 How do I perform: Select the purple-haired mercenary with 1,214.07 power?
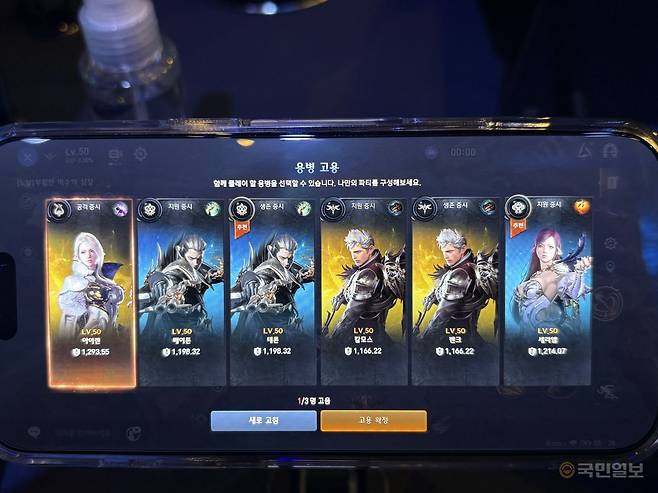point(546,290)
